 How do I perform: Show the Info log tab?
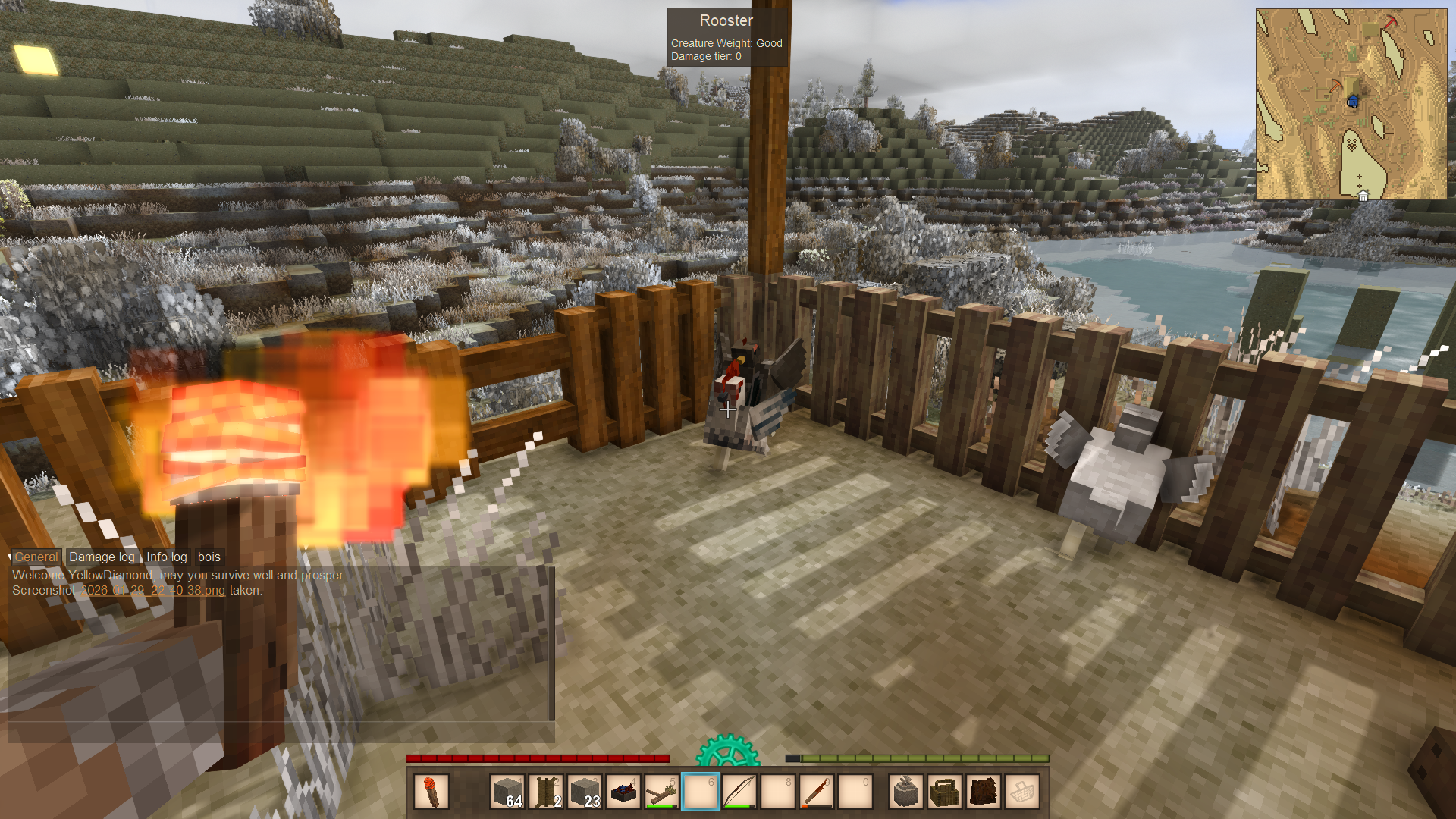click(x=166, y=557)
